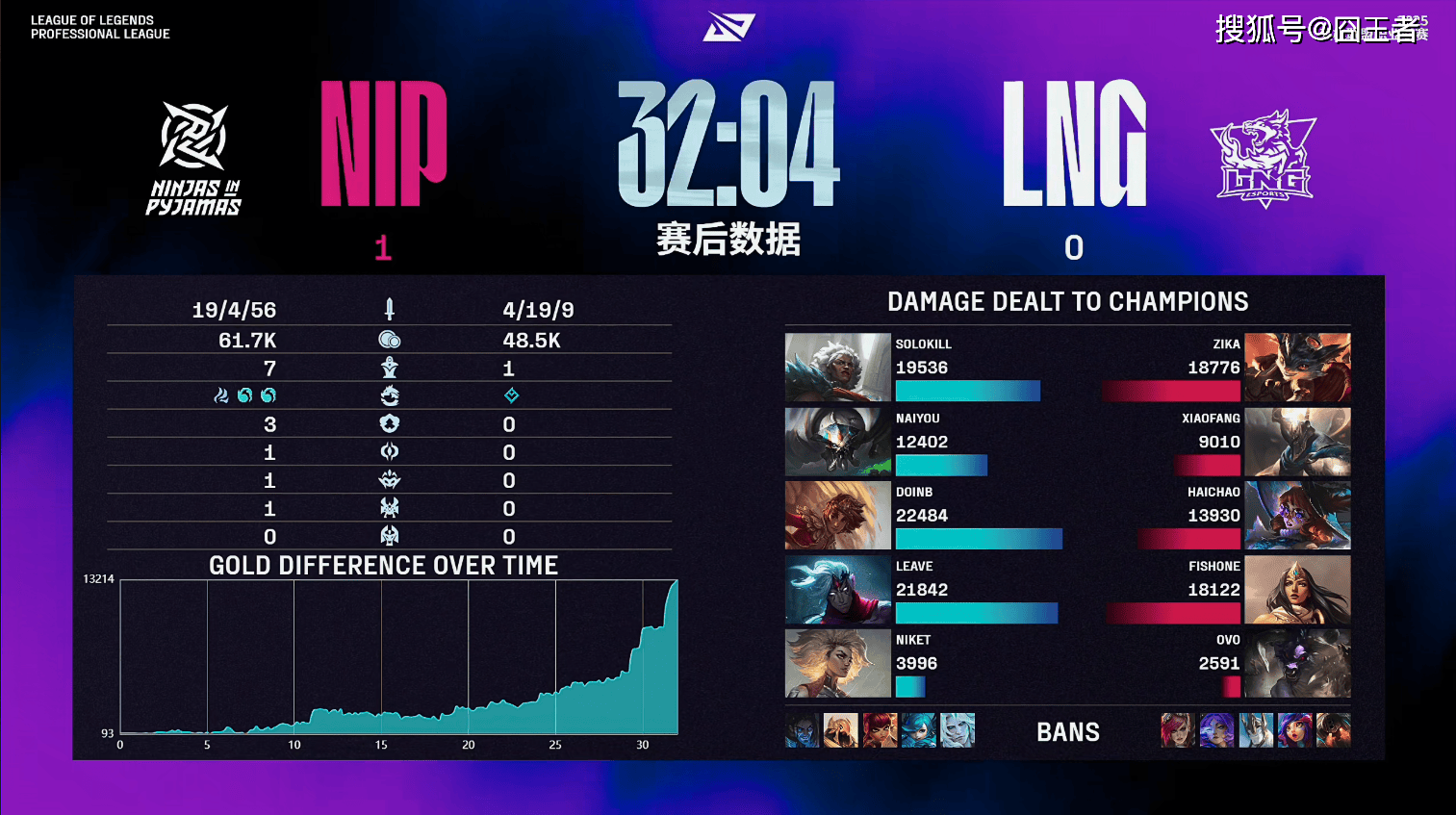Click HAICHAO's champion portrait
Image resolution: width=1456 pixels, height=815 pixels.
tap(1297, 516)
